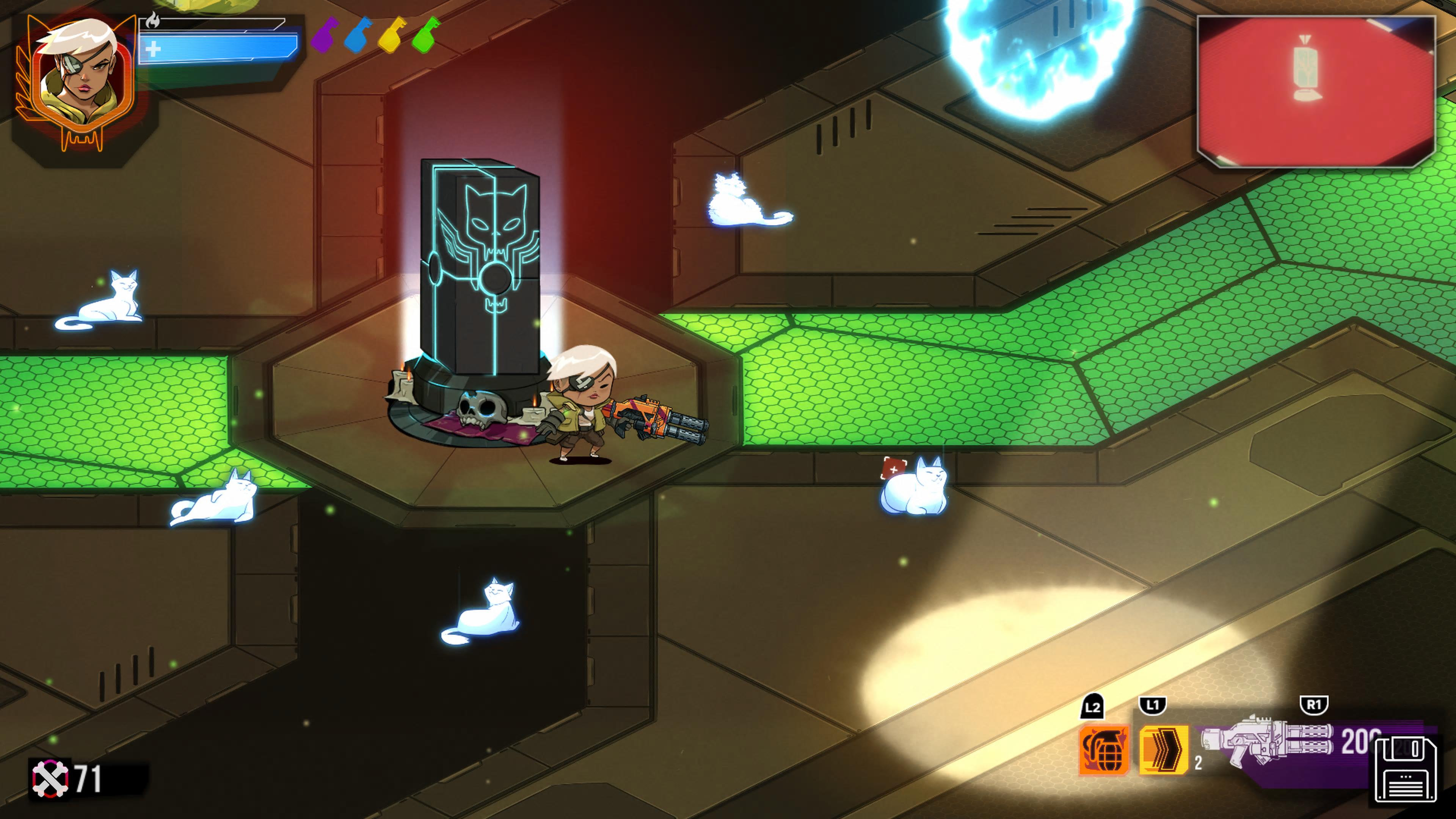
Task: Select the blue key icon
Action: (358, 35)
